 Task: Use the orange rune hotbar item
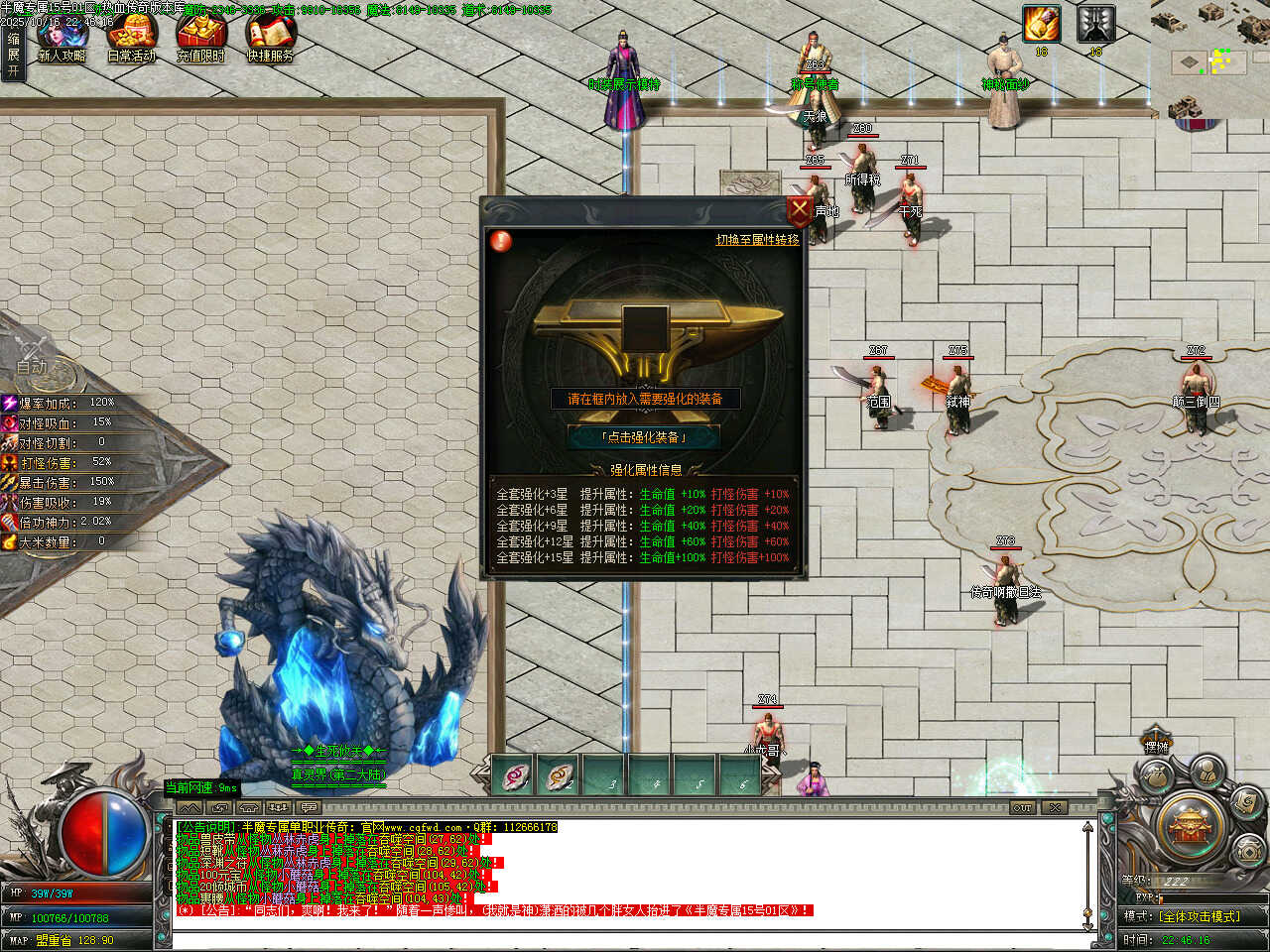[x=560, y=776]
